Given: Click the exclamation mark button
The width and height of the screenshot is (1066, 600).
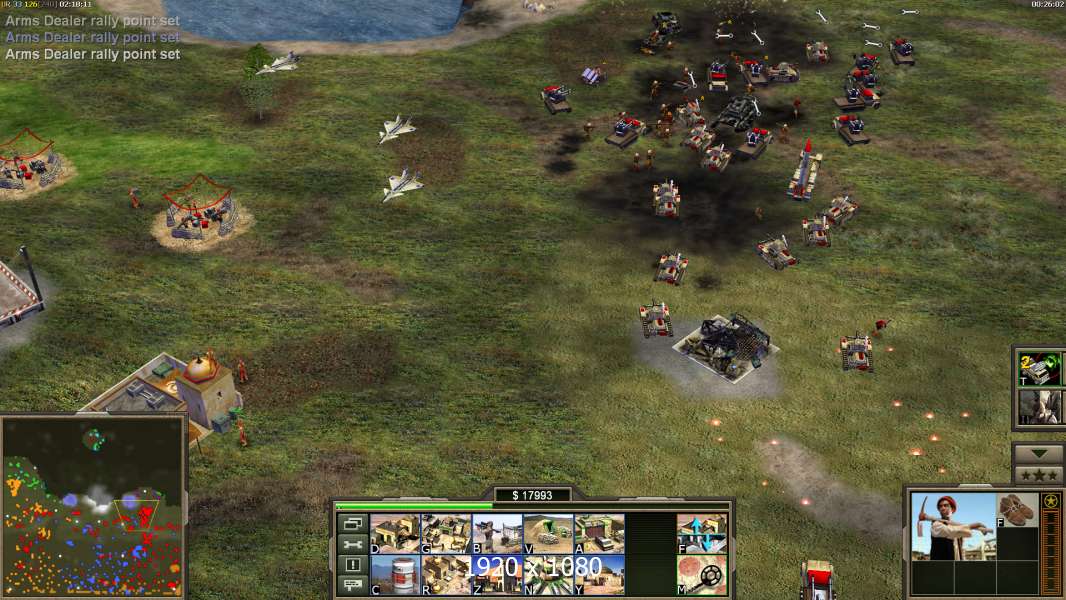Looking at the screenshot, I should tap(352, 565).
